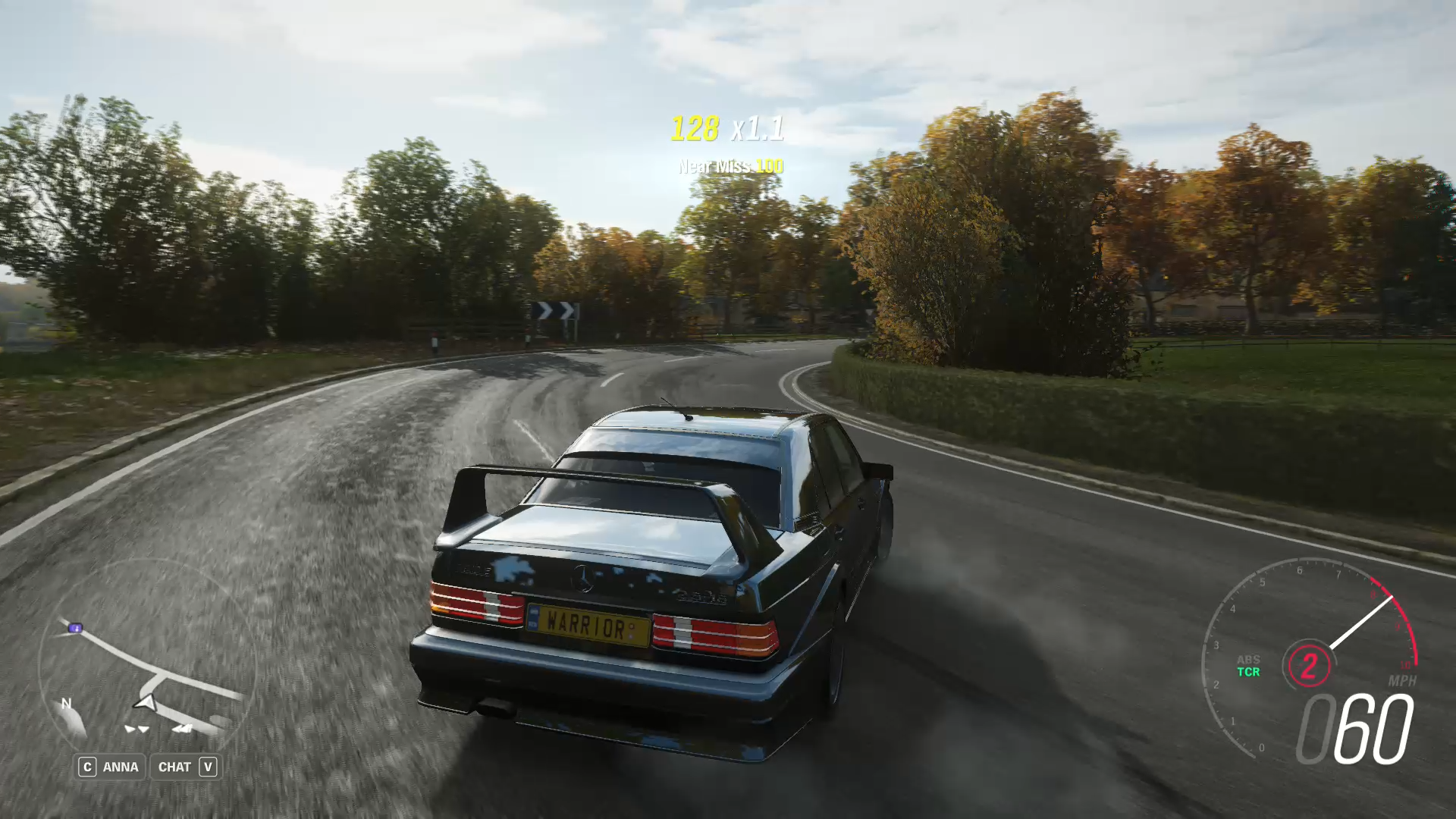The image size is (1456, 819).
Task: Open the CHAT panel
Action: pos(187,767)
